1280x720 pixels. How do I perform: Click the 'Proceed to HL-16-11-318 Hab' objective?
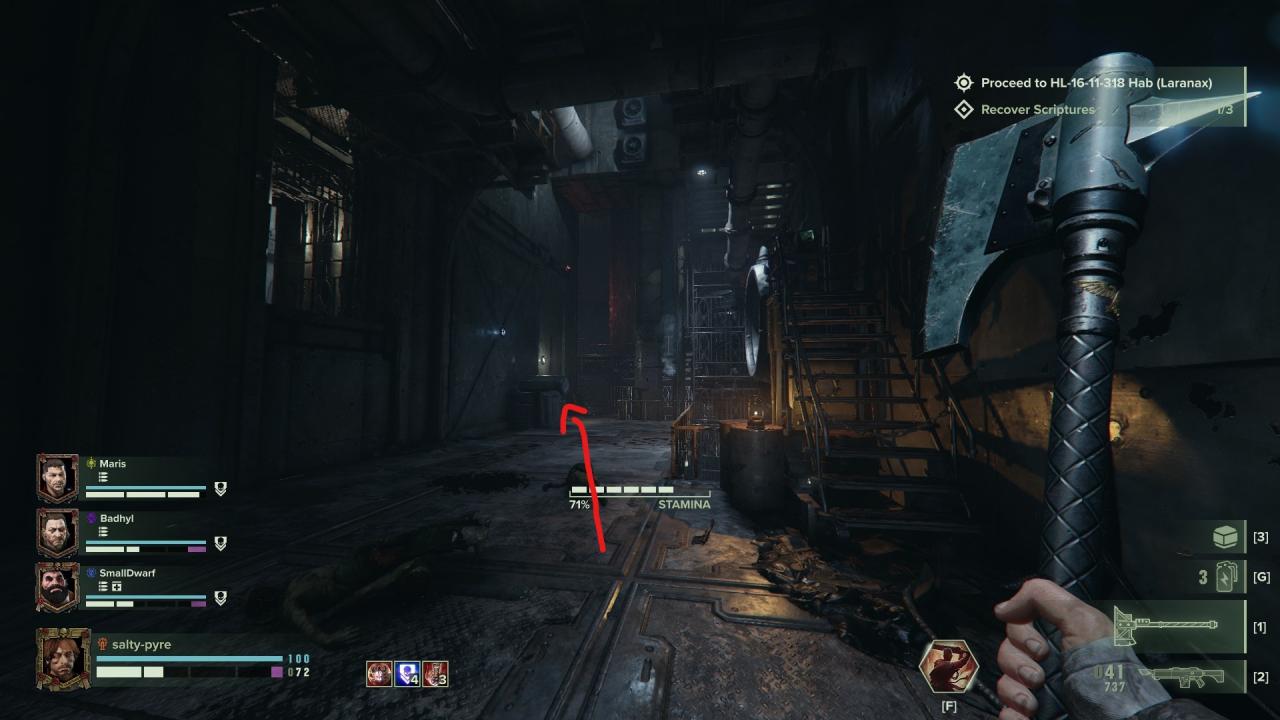coord(1096,83)
